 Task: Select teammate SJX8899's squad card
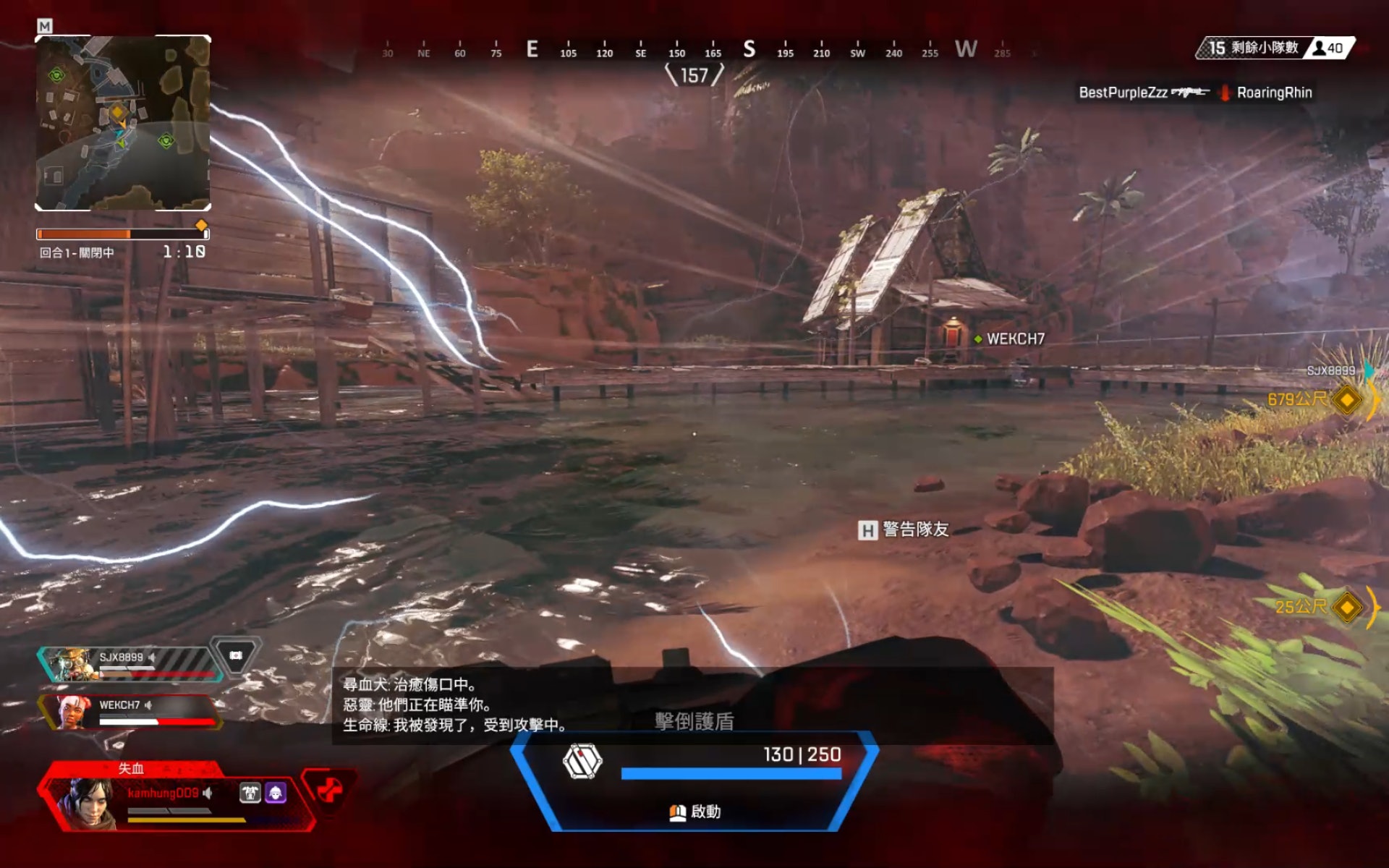[130, 663]
